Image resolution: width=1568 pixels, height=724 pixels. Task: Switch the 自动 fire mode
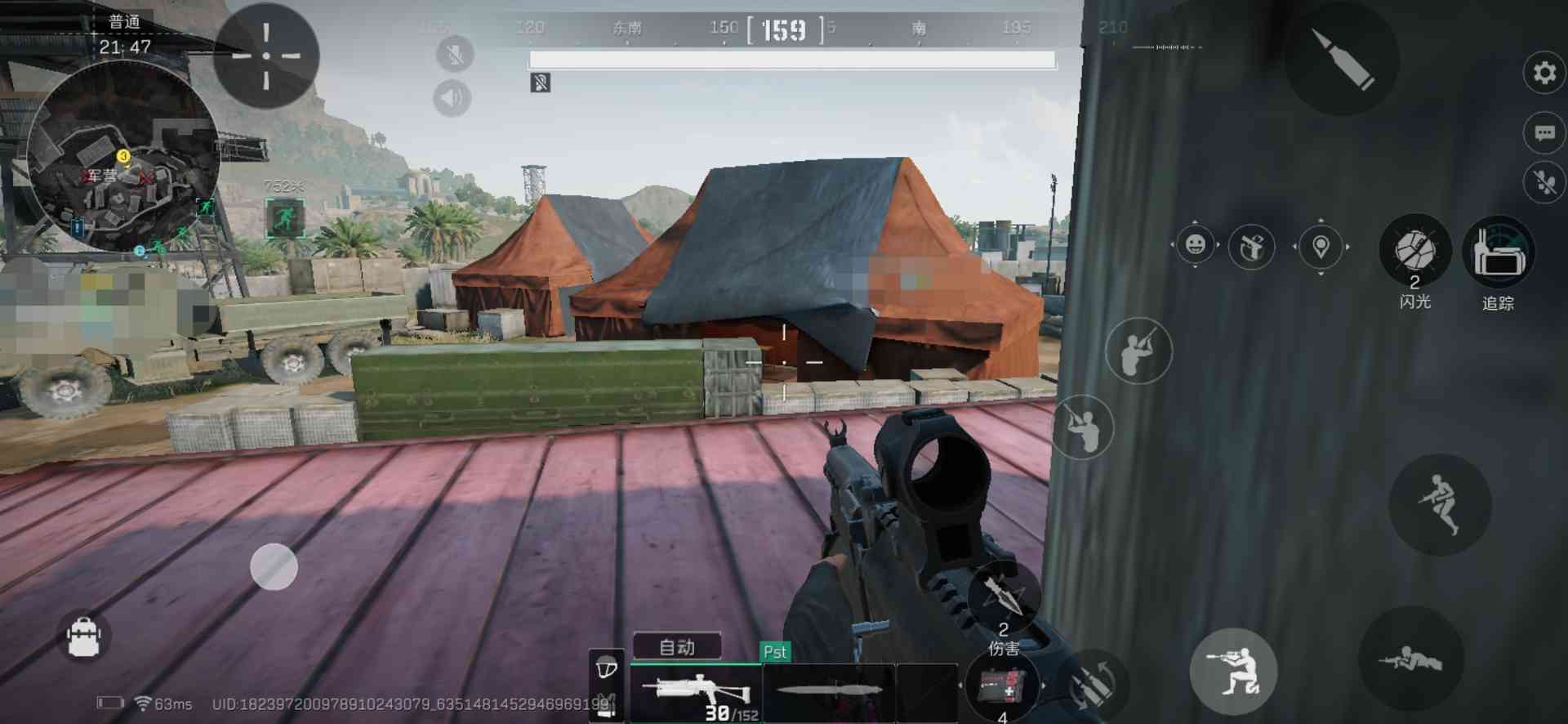point(677,647)
